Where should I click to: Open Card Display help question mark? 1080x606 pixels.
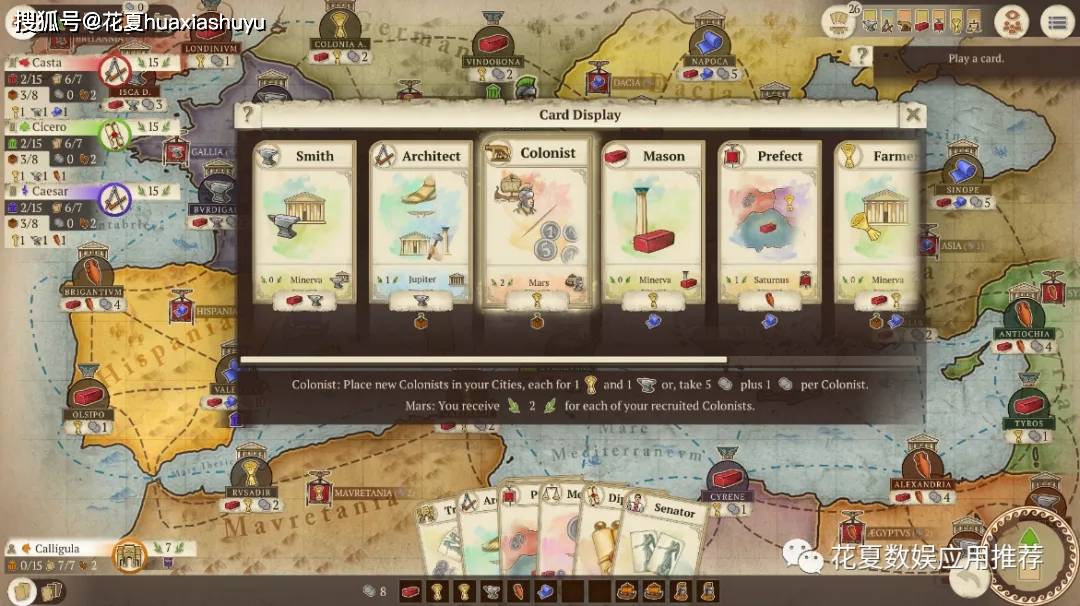coord(248,114)
